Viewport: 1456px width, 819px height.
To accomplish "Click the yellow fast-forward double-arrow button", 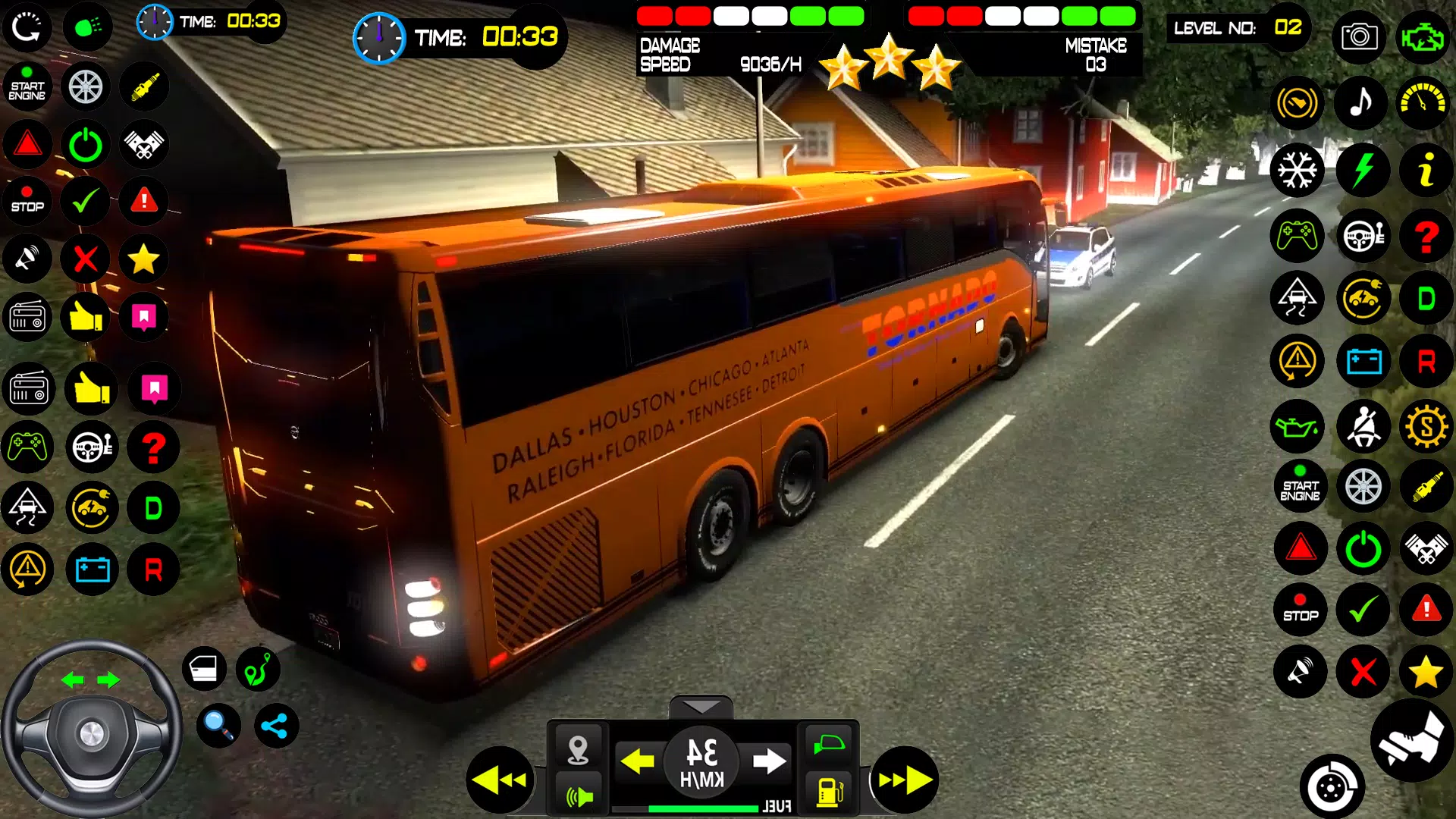I will point(904,780).
